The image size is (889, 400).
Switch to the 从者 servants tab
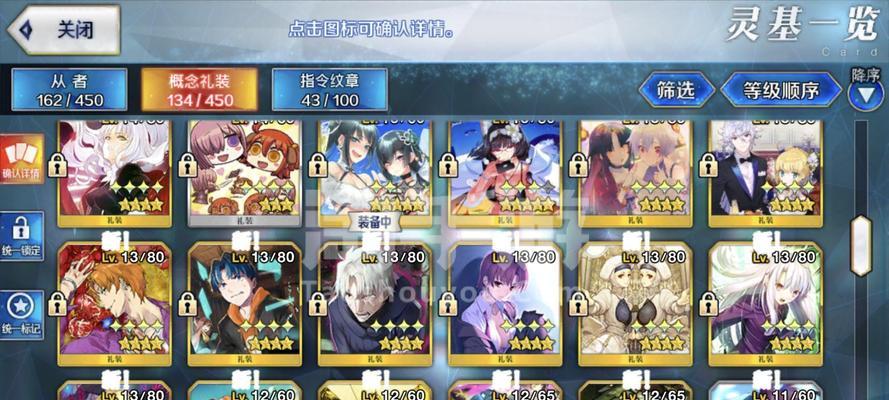(69, 89)
